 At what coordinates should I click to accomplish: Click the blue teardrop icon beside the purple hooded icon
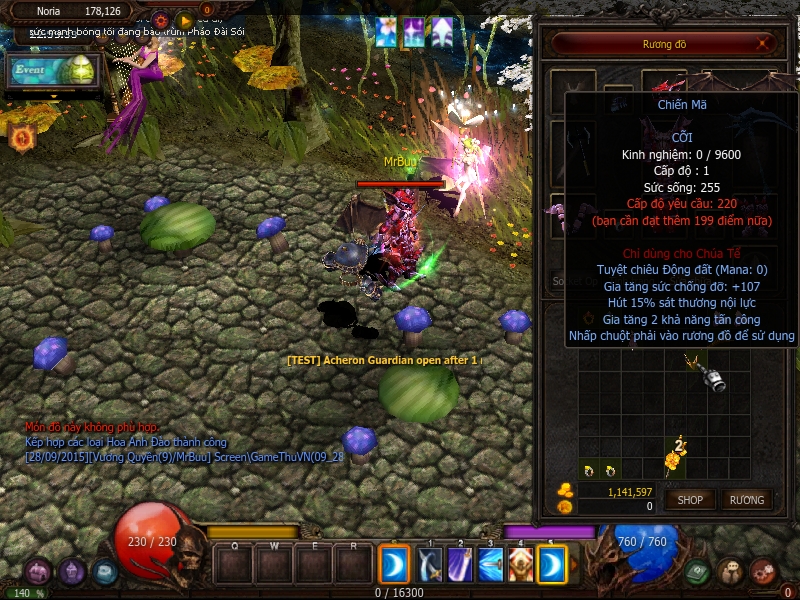pyautogui.click(x=104, y=571)
